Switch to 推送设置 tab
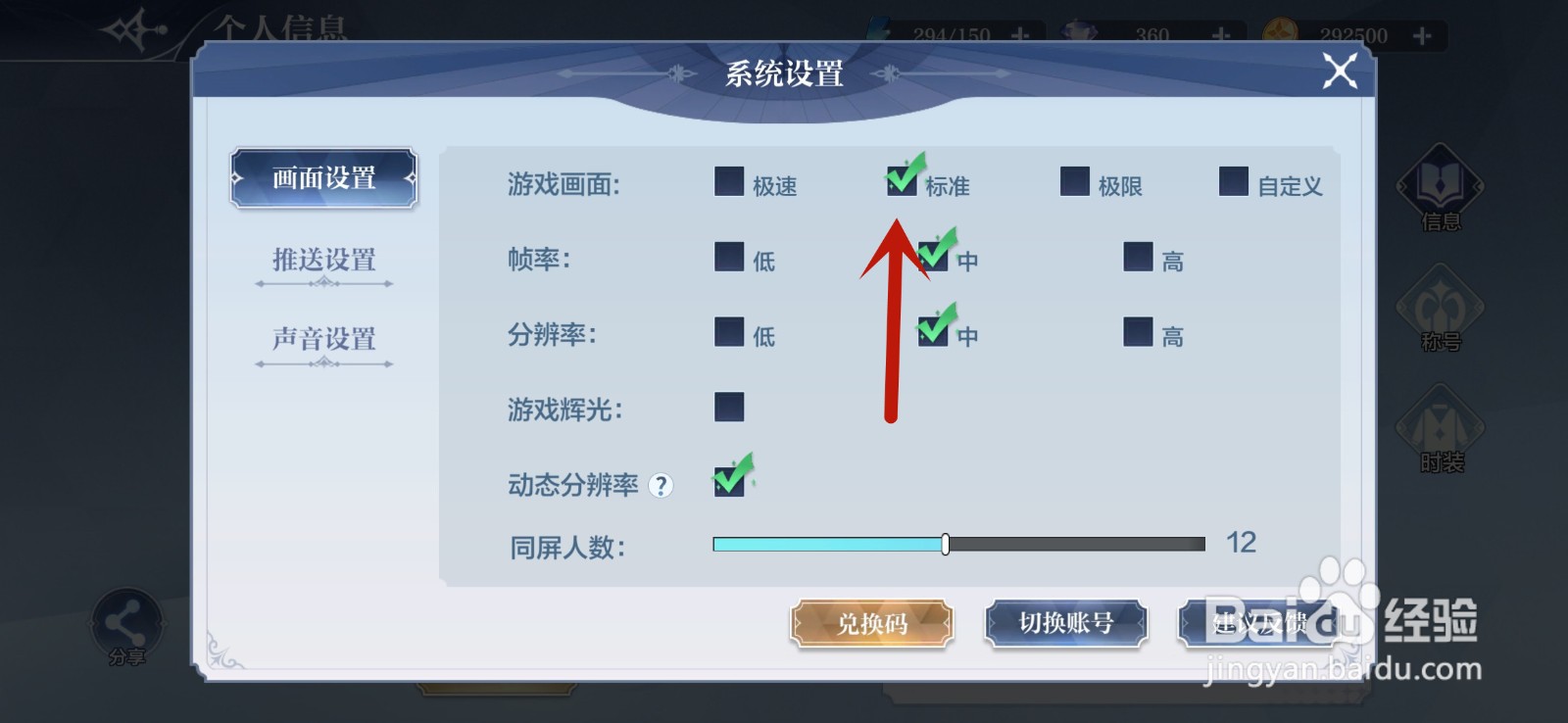The width and height of the screenshot is (1568, 723). (x=322, y=261)
